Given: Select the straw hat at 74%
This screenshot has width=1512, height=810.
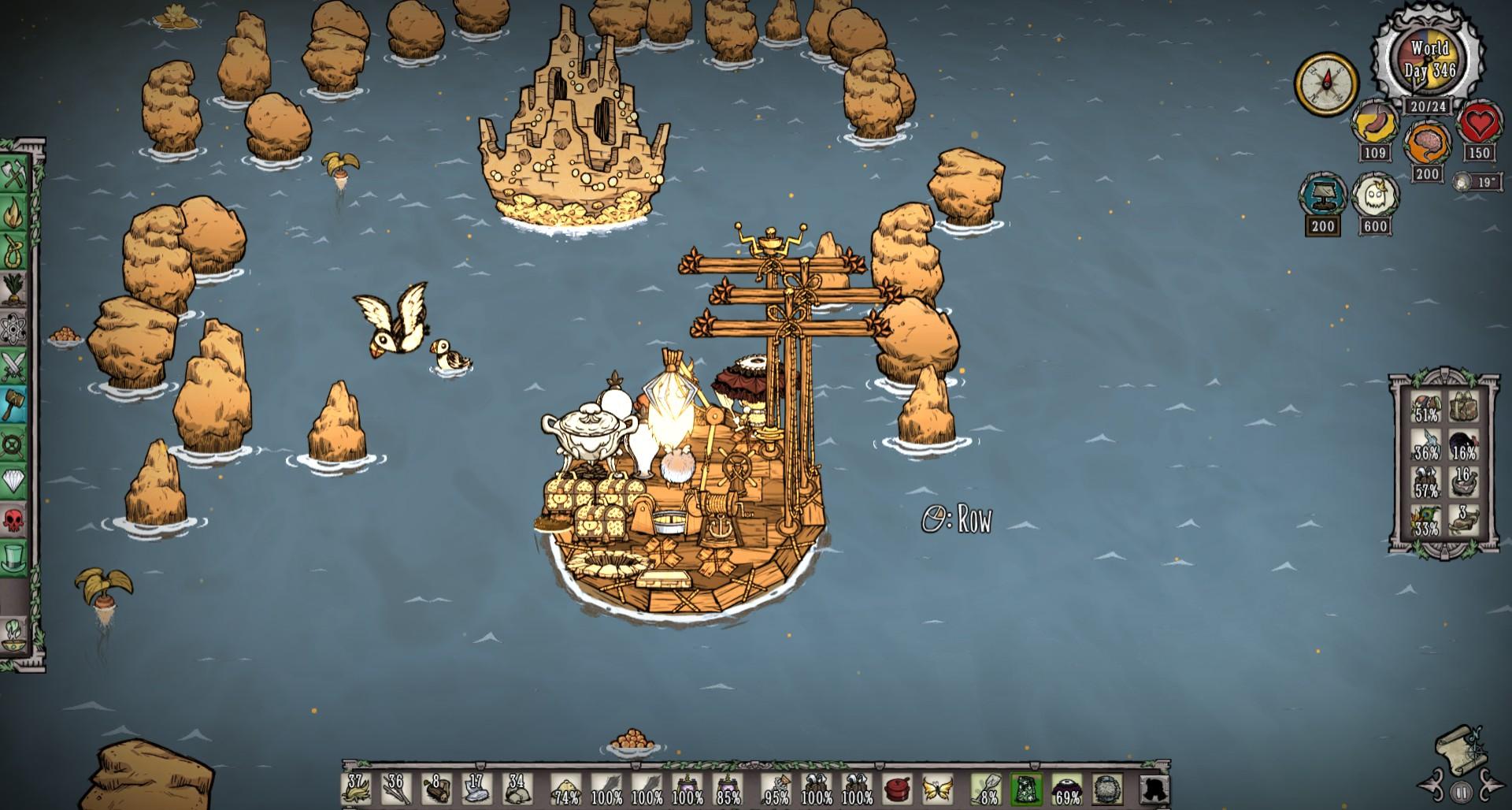Looking at the screenshot, I should pyautogui.click(x=565, y=788).
